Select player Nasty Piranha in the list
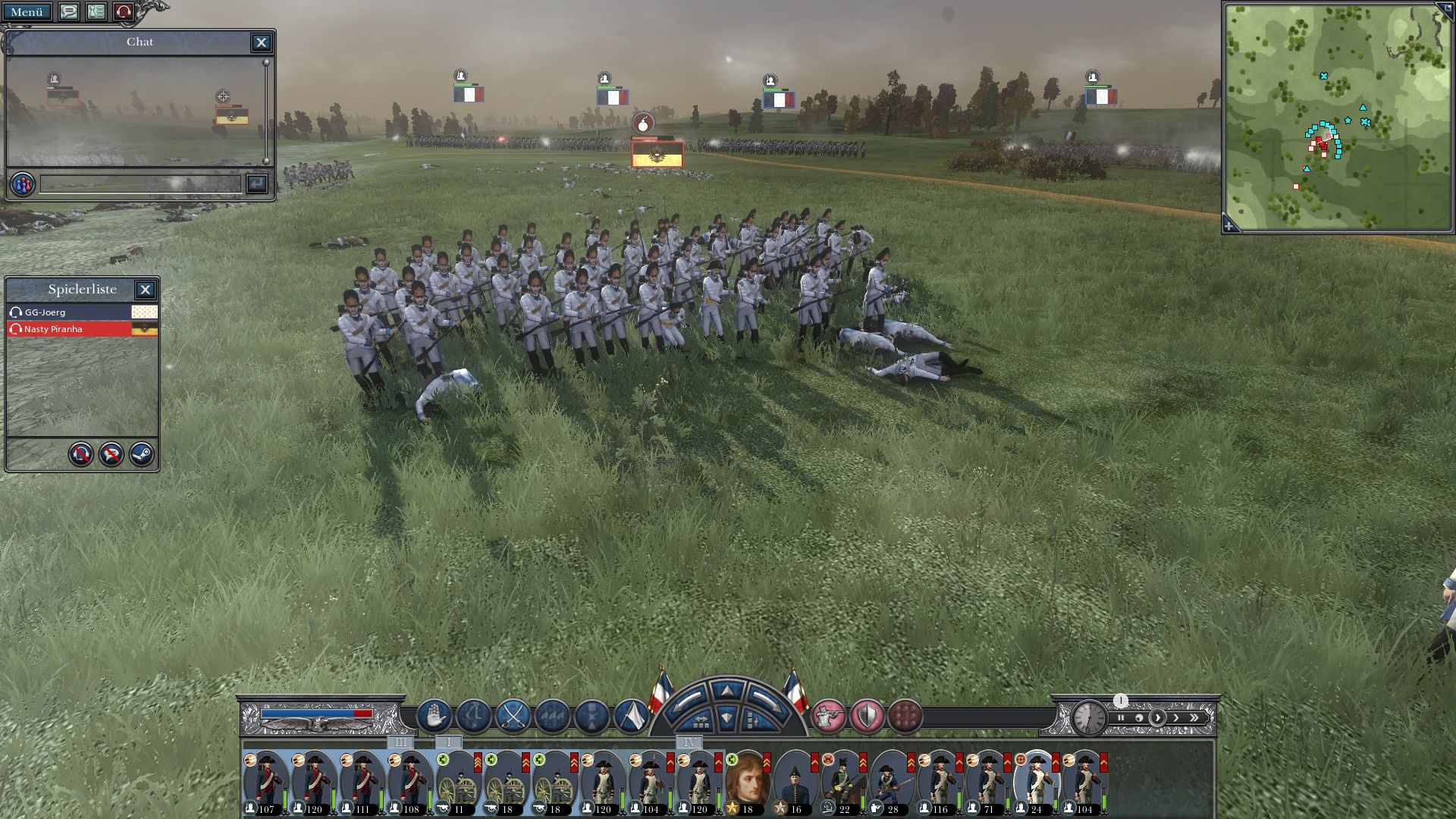 (68, 329)
